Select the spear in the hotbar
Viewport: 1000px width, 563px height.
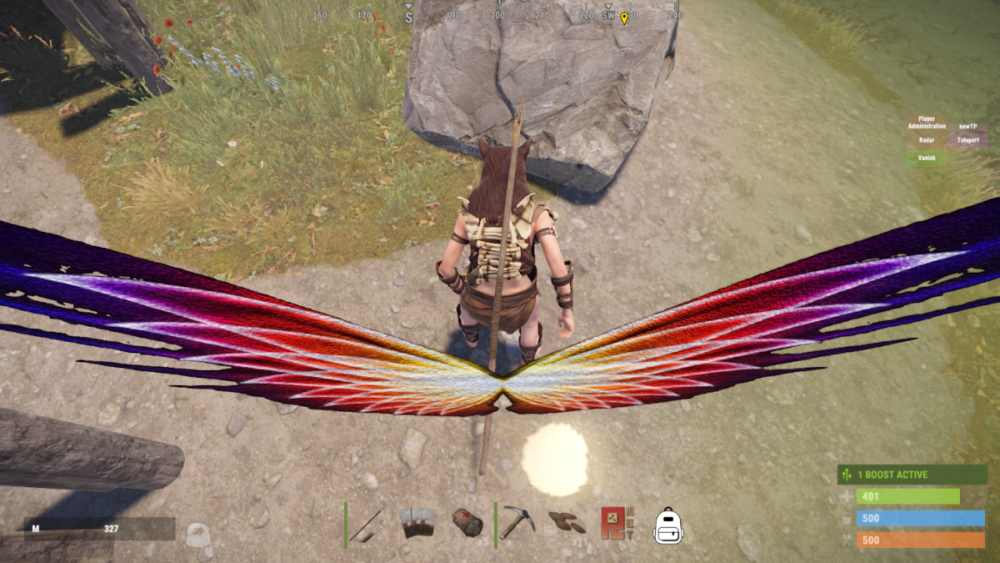coord(368,524)
